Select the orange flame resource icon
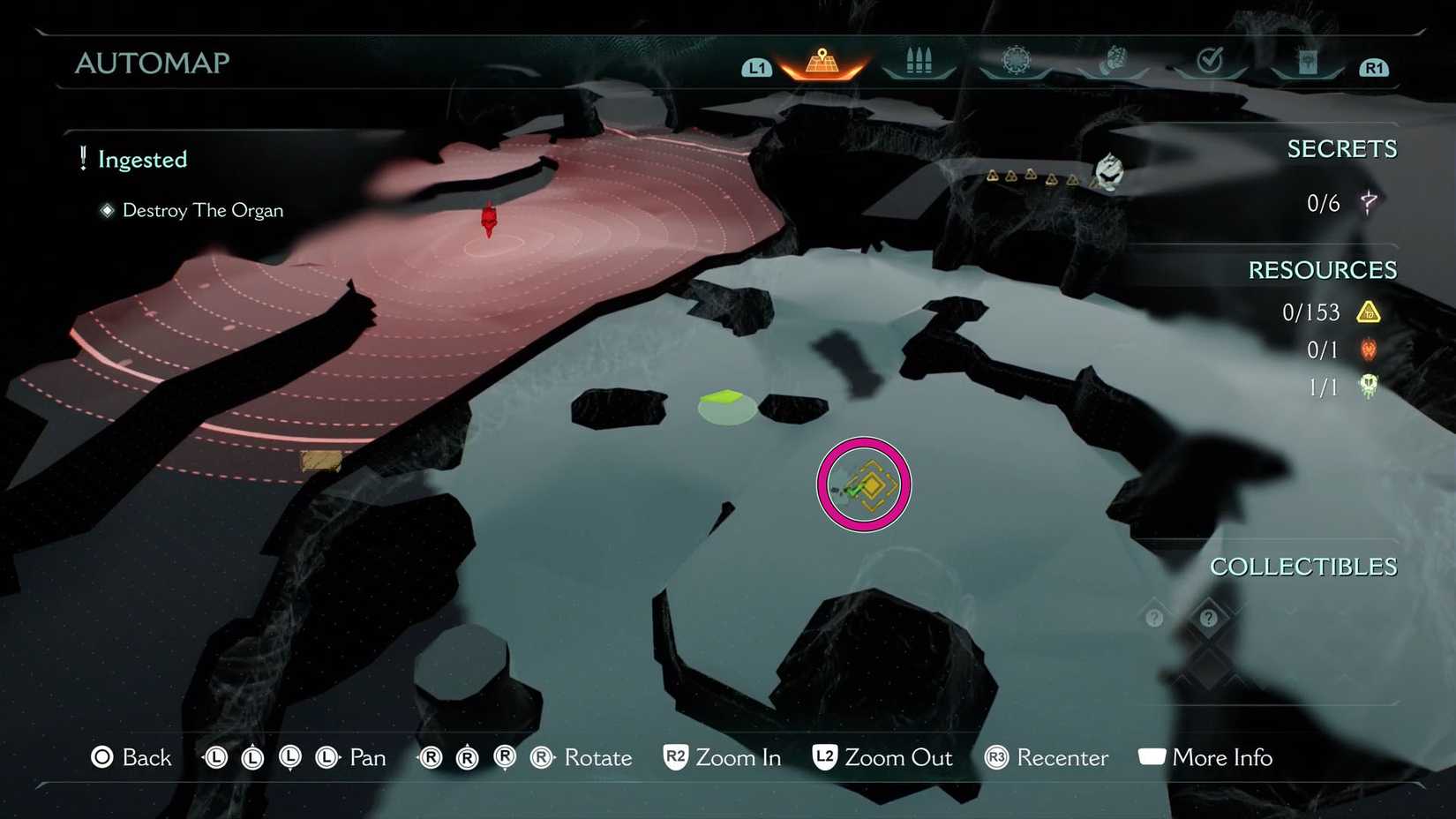Image resolution: width=1456 pixels, height=819 pixels. 1369,349
